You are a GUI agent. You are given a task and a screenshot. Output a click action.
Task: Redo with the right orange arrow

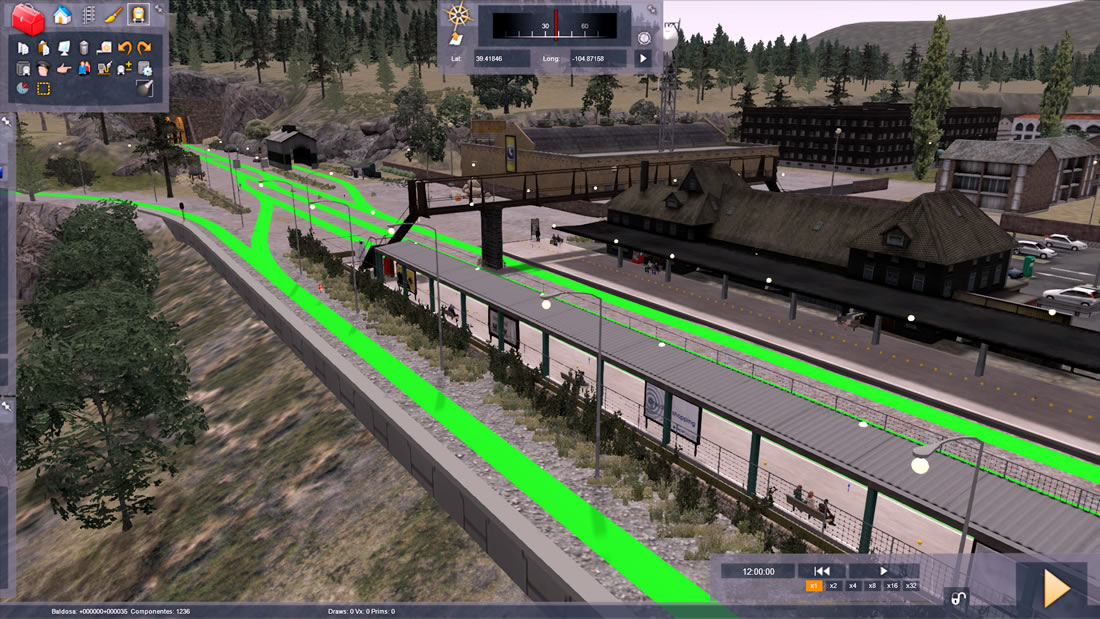(x=145, y=47)
